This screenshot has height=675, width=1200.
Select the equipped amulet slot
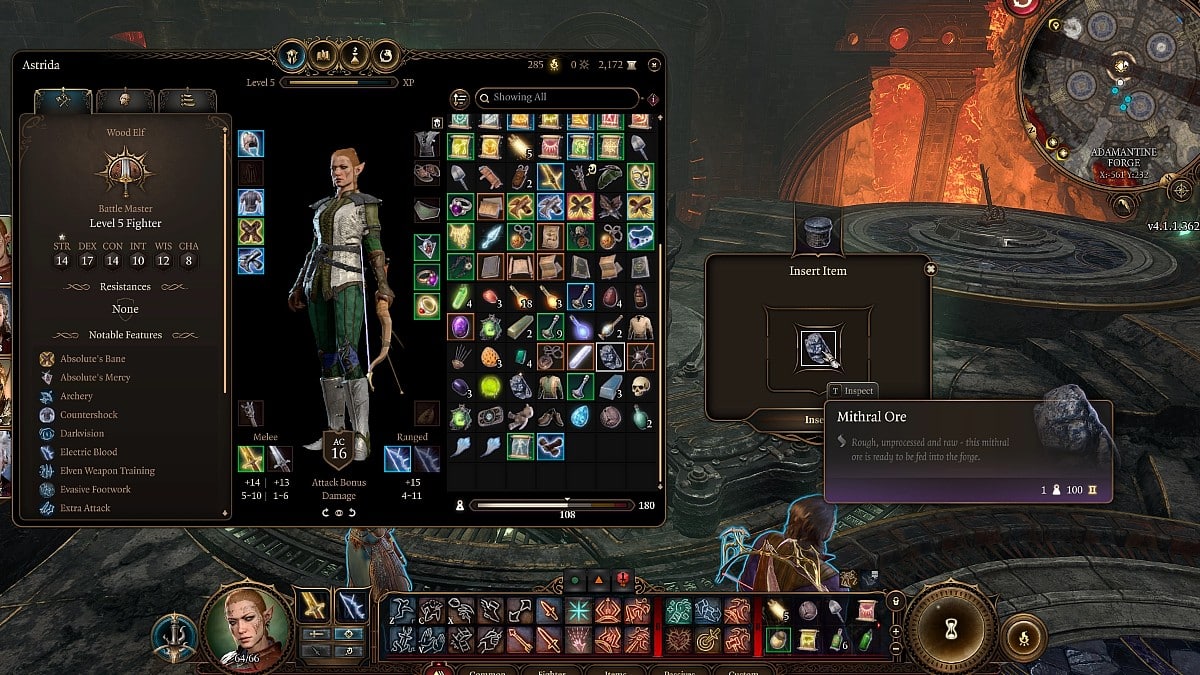(x=427, y=247)
